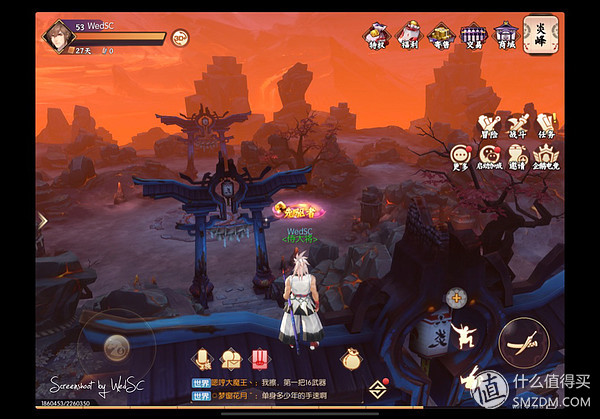The image size is (600, 419).
Task: Open the 福利 welfare rewards
Action: [x=408, y=37]
